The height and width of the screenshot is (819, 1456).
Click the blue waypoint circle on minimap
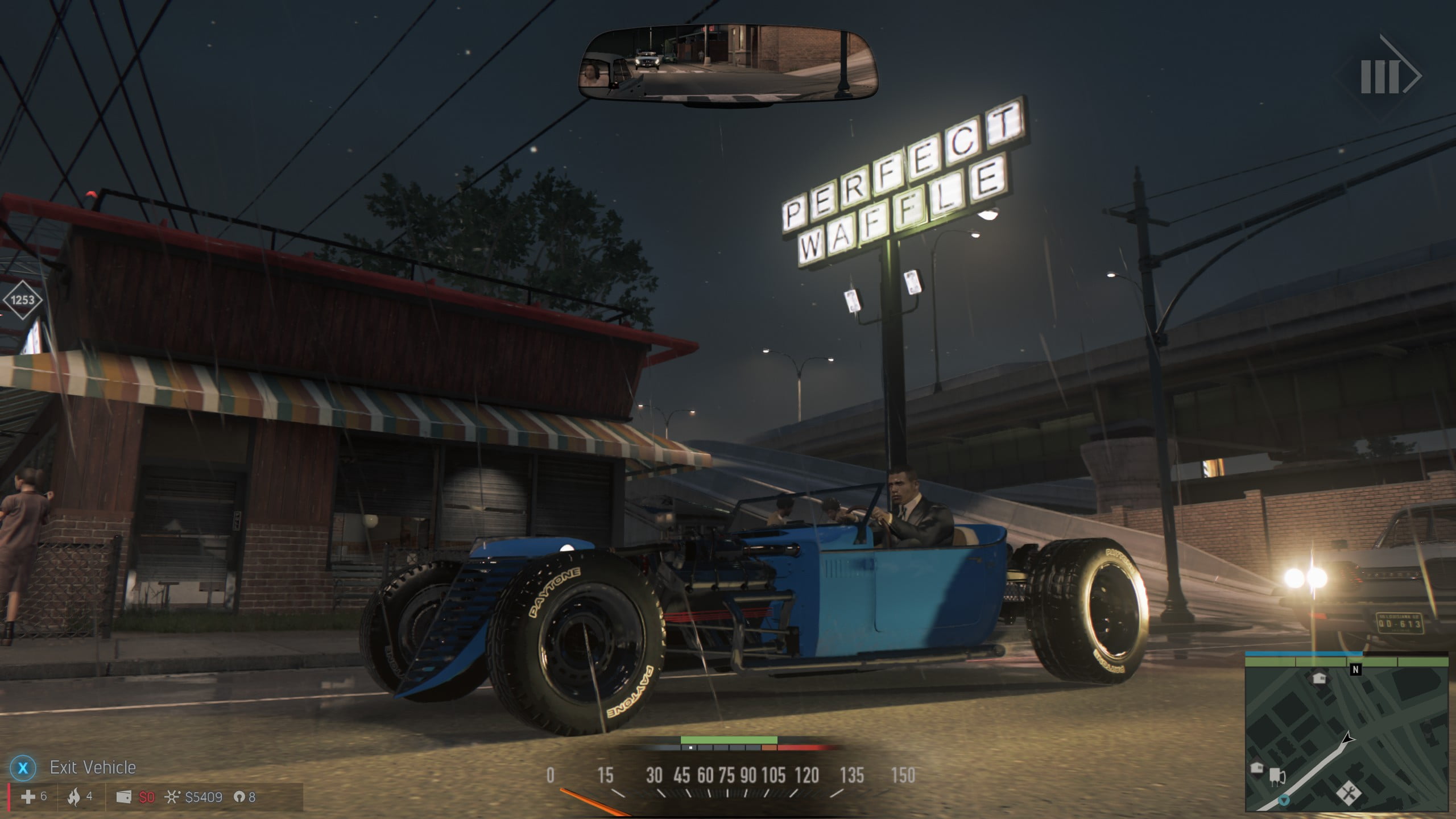point(1284,801)
